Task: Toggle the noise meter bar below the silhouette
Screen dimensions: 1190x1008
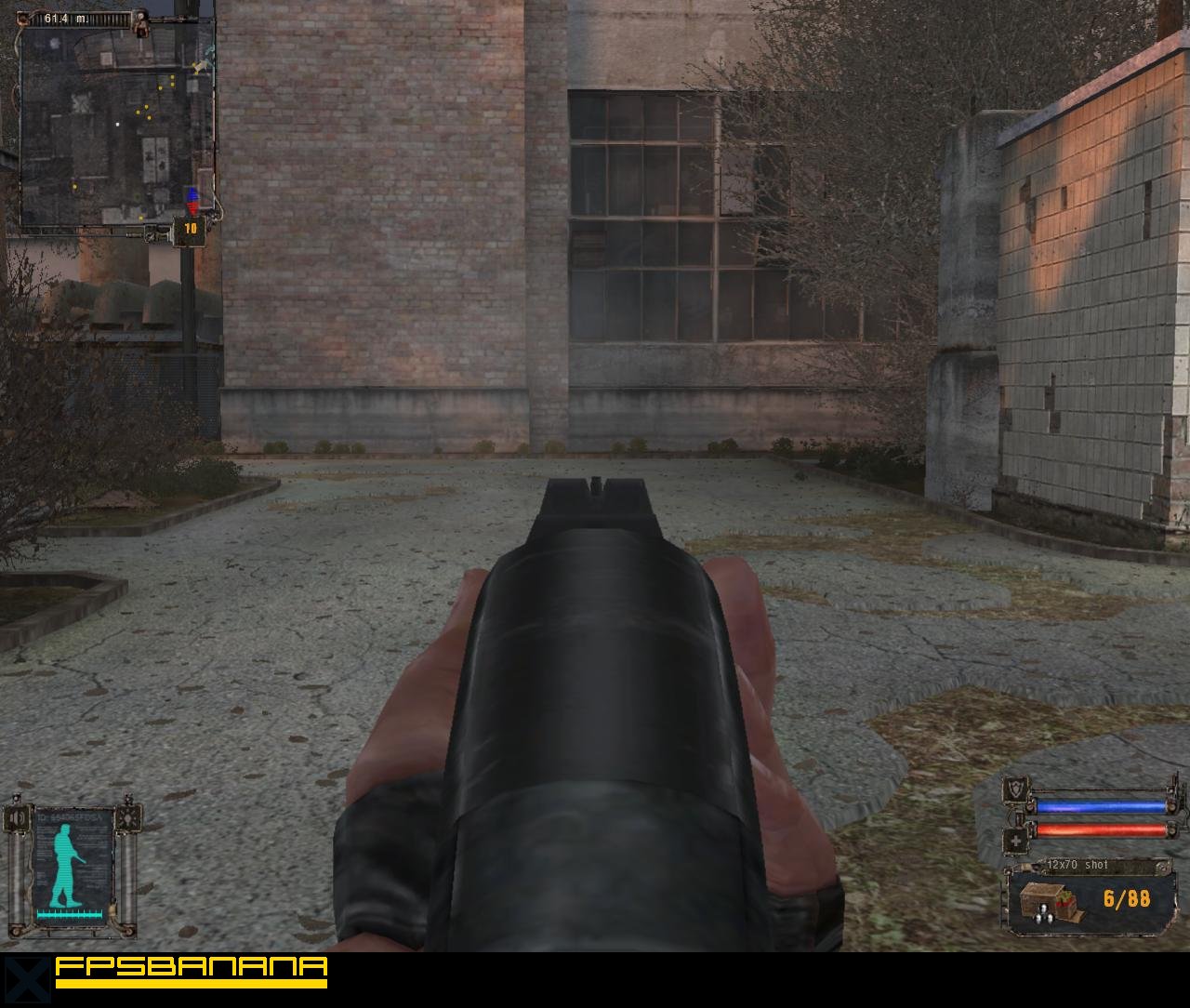Action: pyautogui.click(x=70, y=914)
